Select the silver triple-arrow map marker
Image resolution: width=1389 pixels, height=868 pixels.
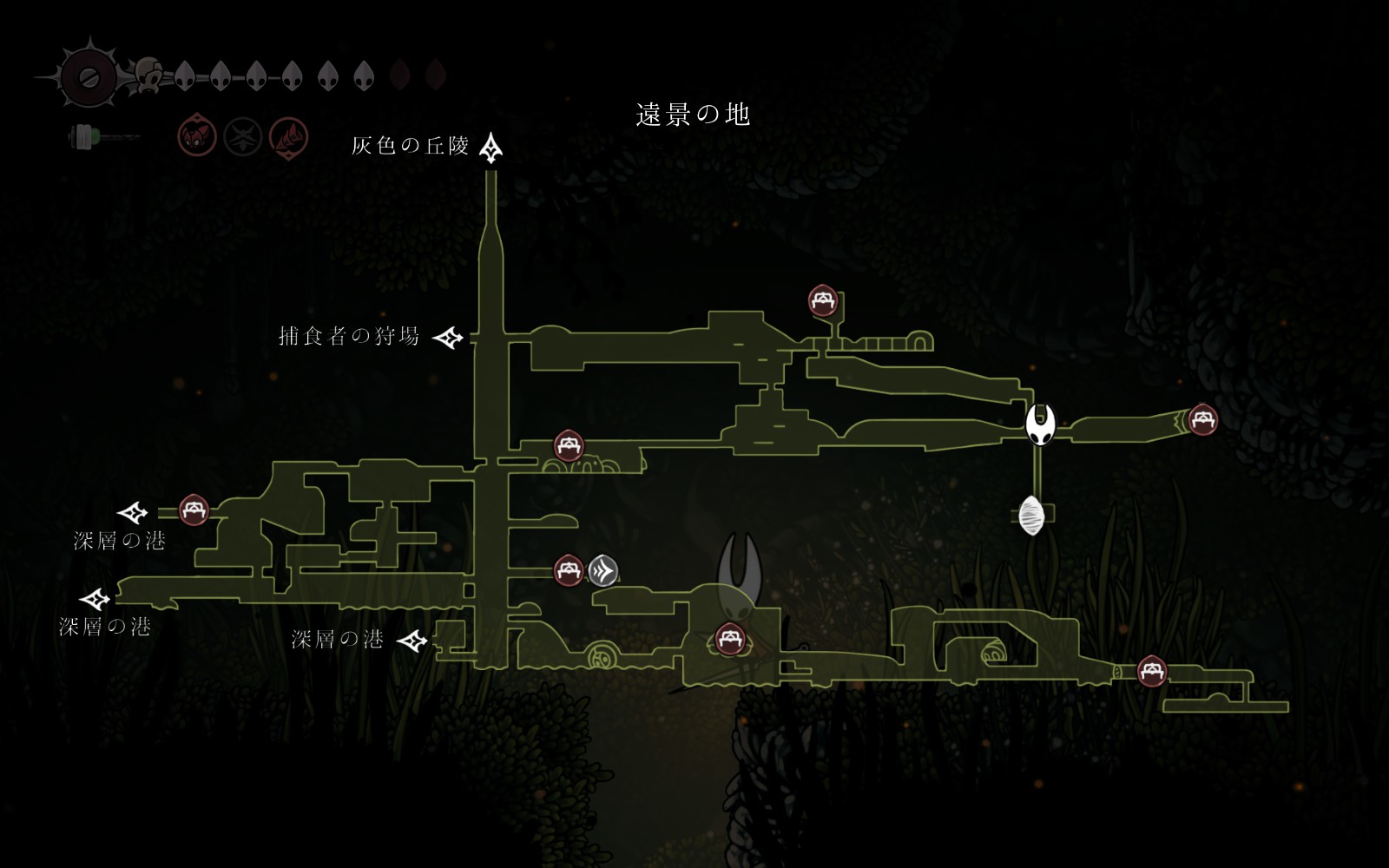click(603, 570)
